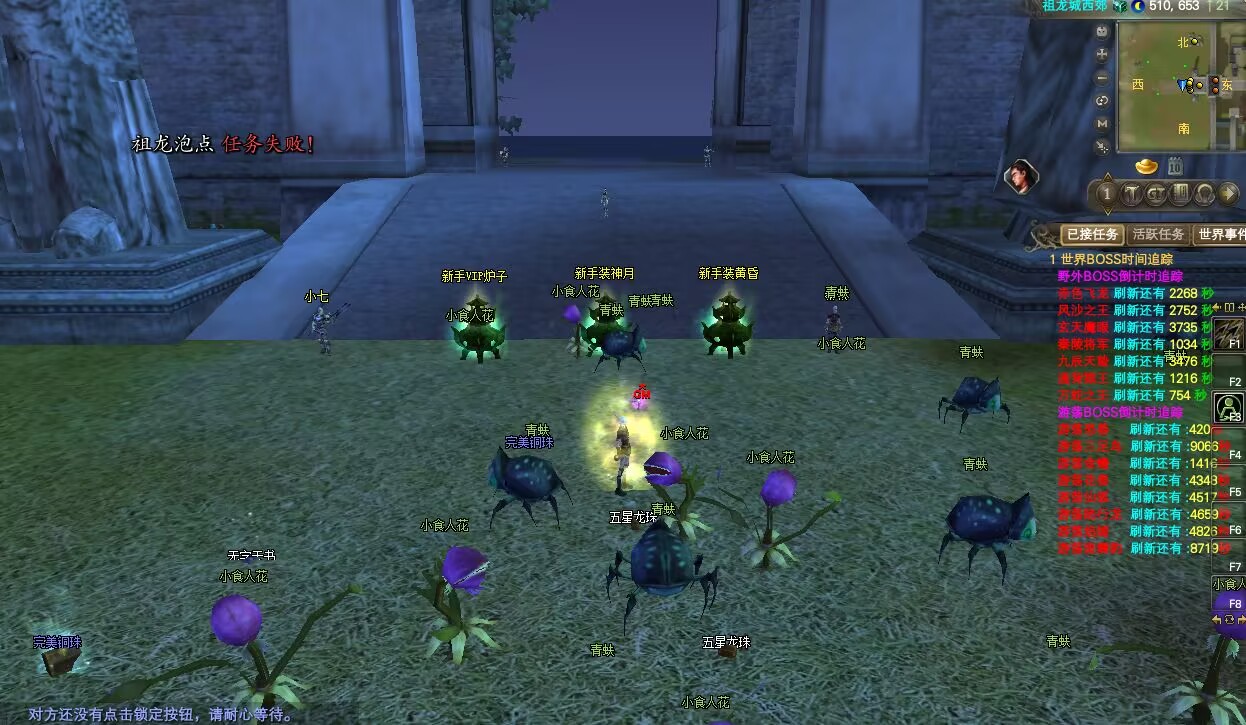This screenshot has height=725, width=1246.
Task: Click the round number 1 page button
Action: click(1107, 194)
